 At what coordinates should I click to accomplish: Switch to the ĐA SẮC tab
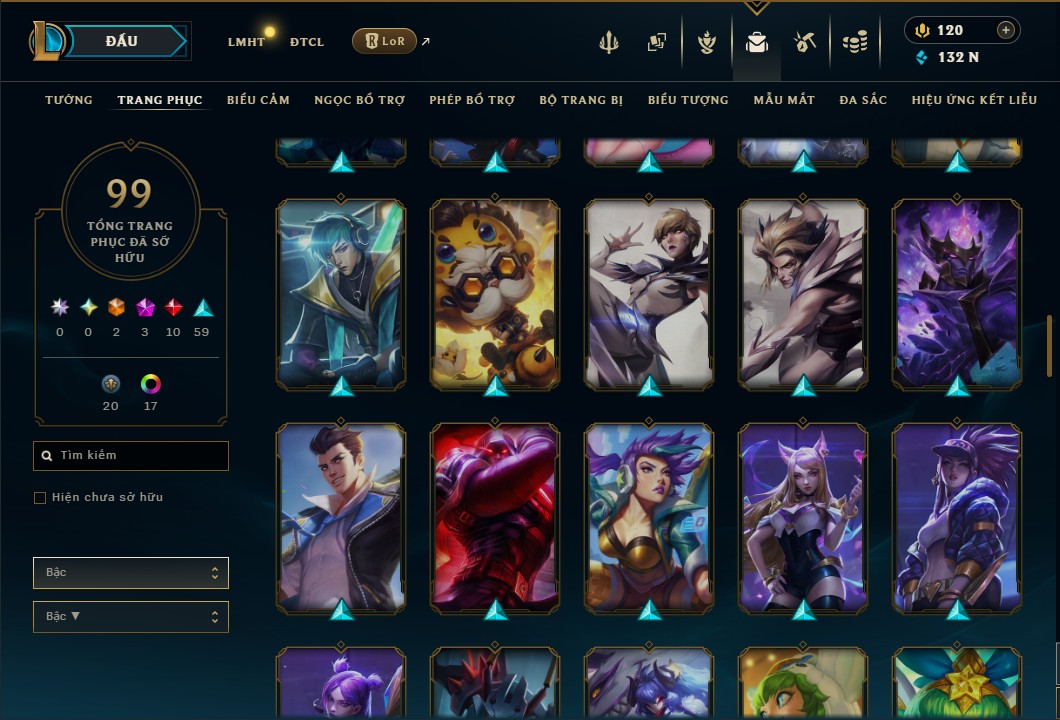[863, 100]
